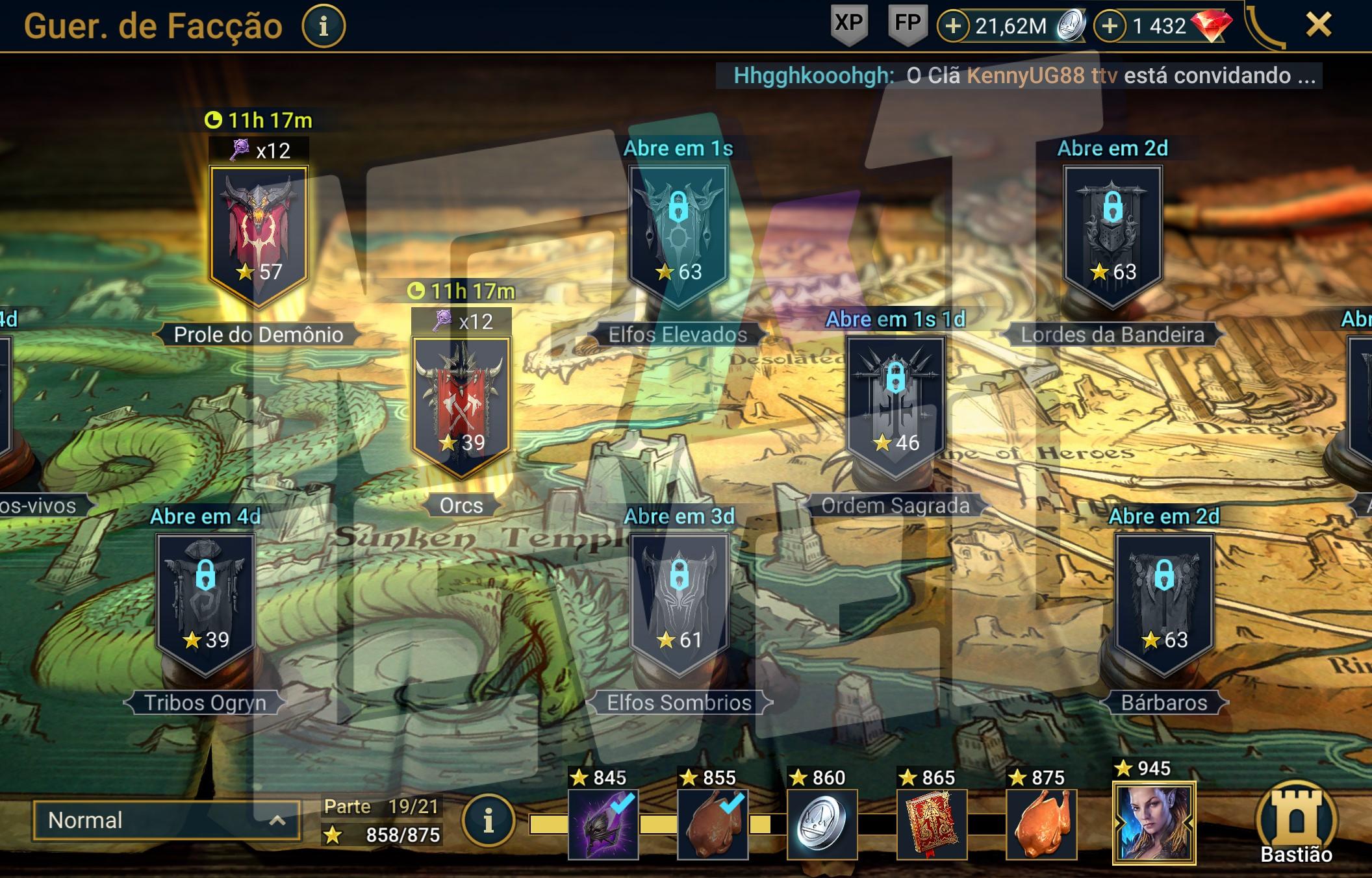Click the FP boost badge
Viewport: 1372px width, 878px height.
pos(907,25)
